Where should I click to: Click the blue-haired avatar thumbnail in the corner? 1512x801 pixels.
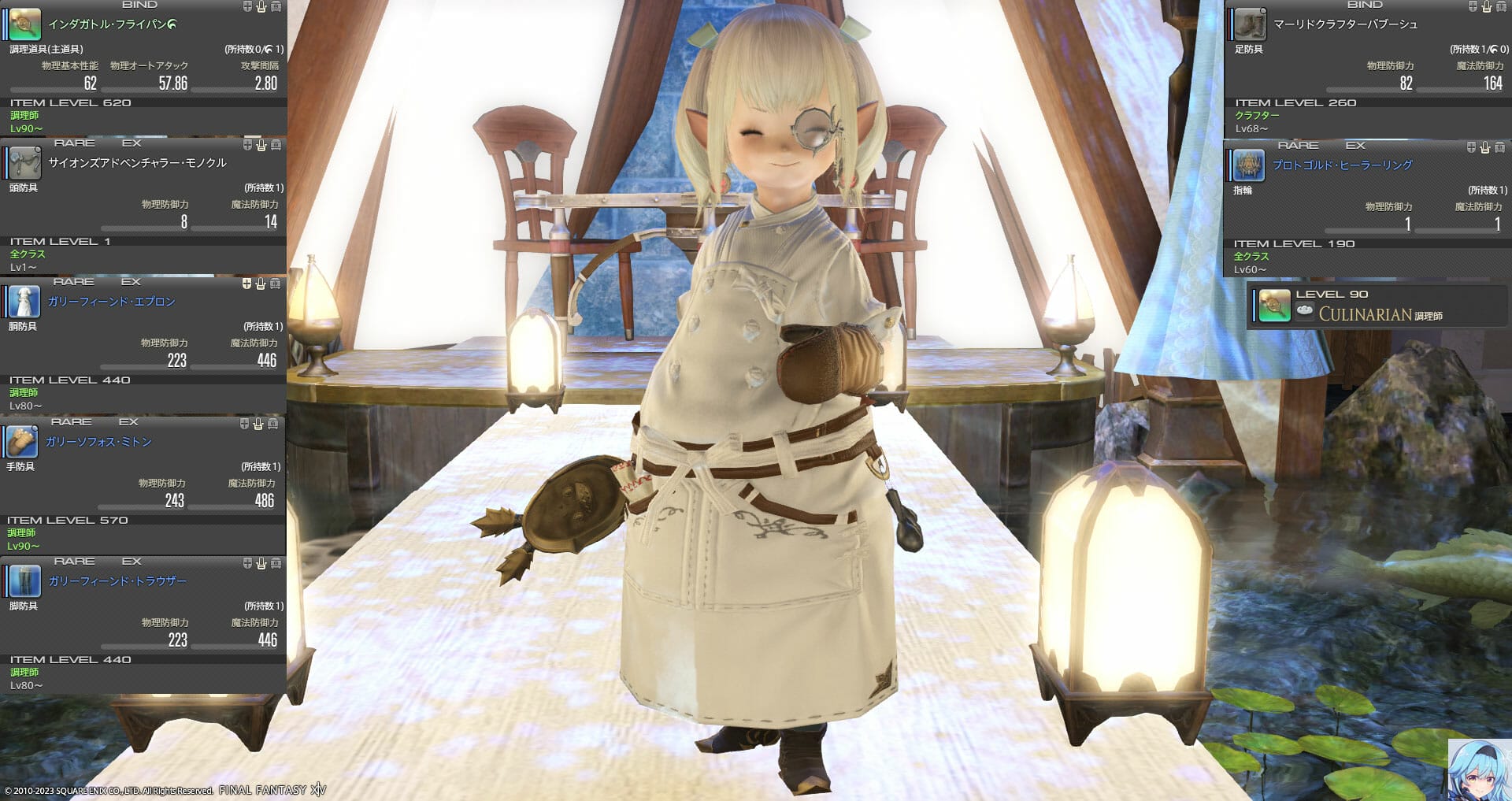(1480, 769)
